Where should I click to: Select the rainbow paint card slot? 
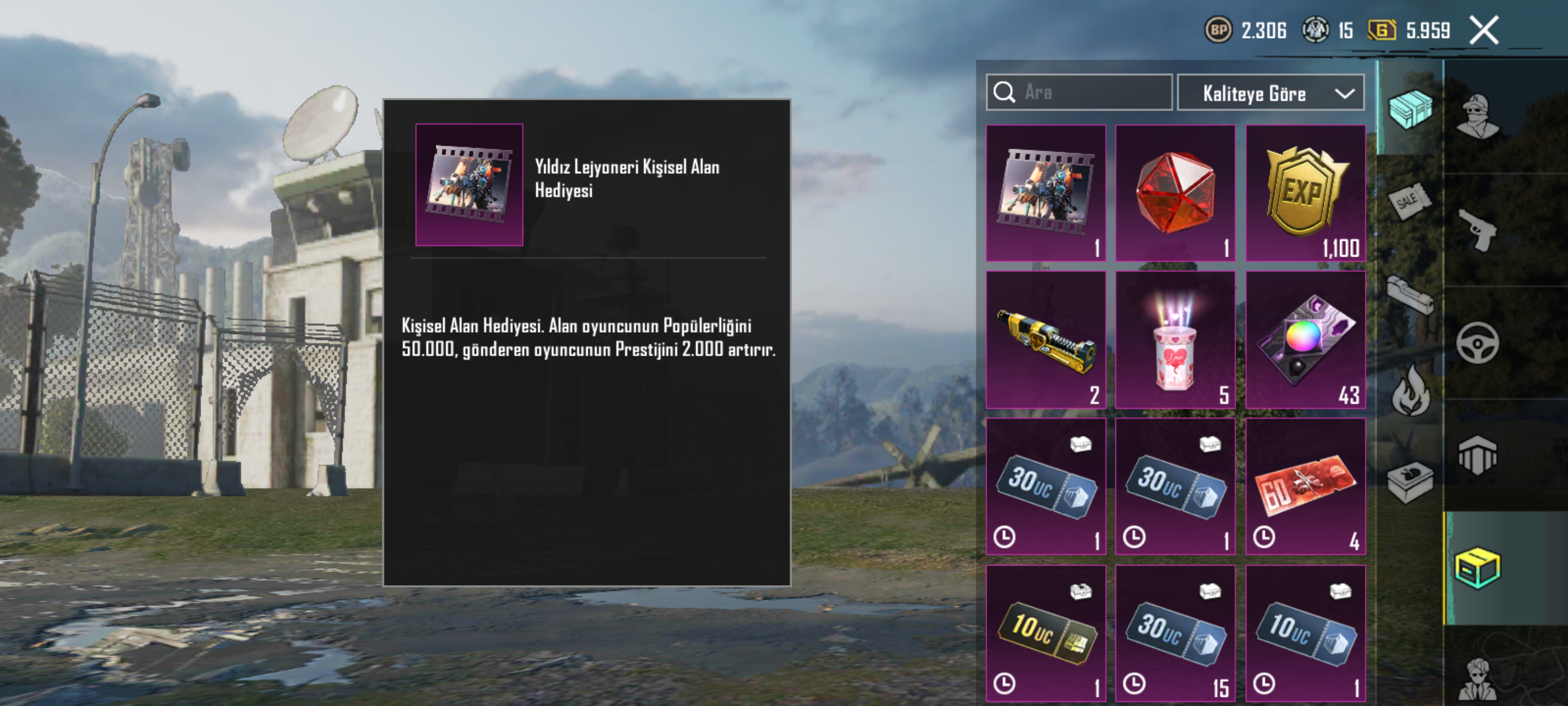pos(1305,340)
